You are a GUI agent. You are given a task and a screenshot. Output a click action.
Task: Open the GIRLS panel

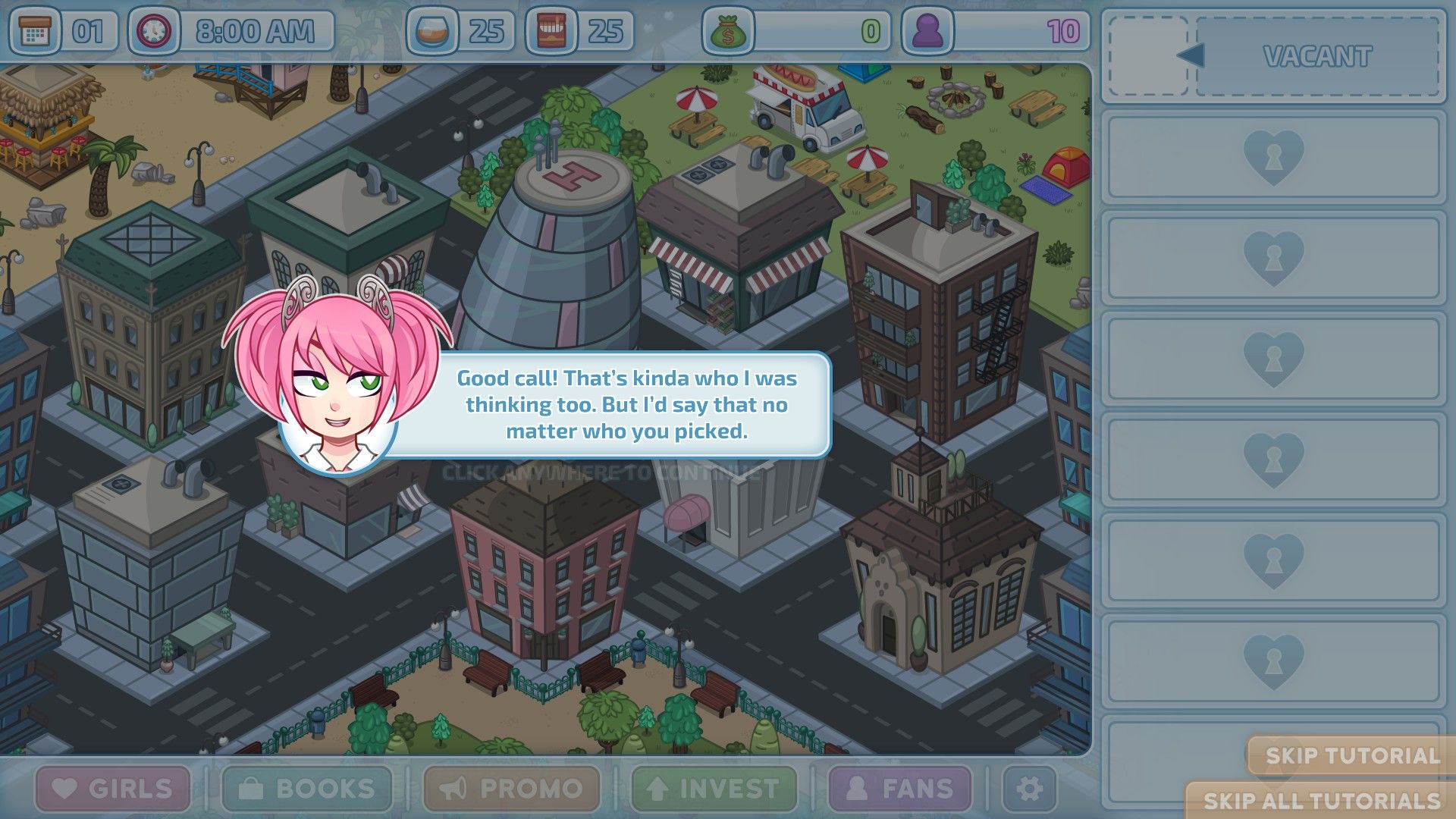(x=112, y=787)
